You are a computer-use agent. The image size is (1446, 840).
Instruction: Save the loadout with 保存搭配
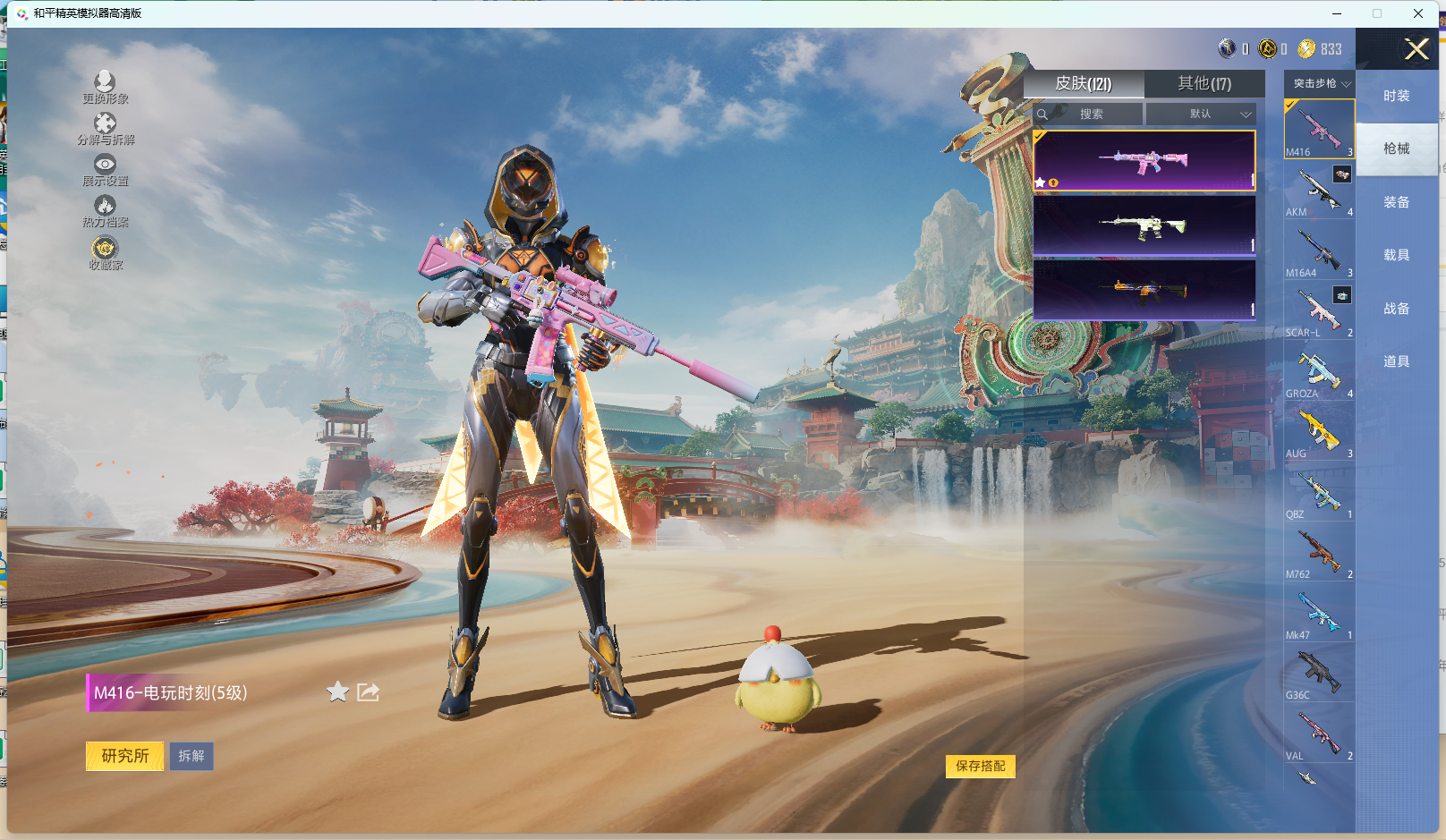tap(980, 766)
